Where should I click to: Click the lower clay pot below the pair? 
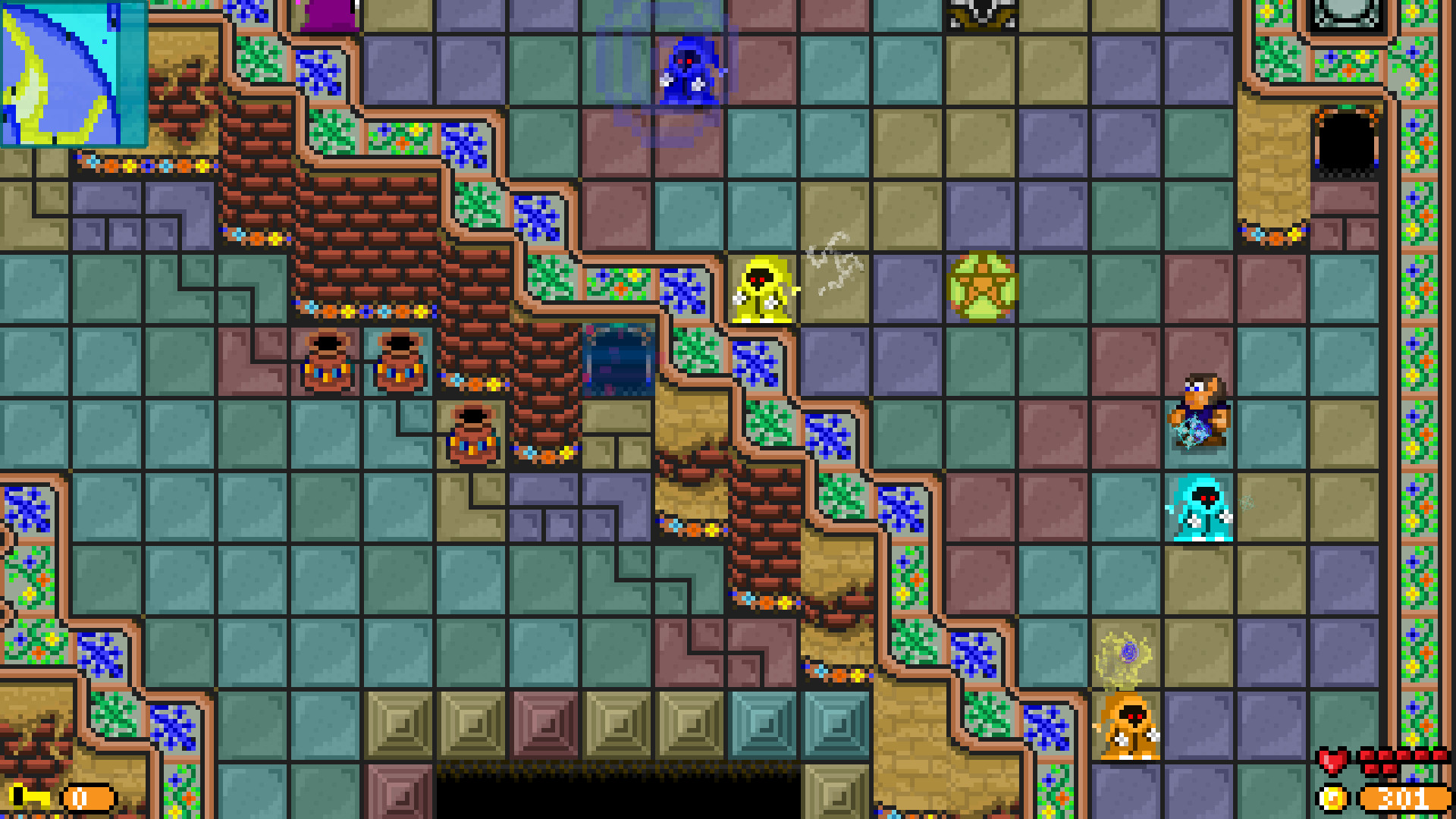click(x=472, y=438)
